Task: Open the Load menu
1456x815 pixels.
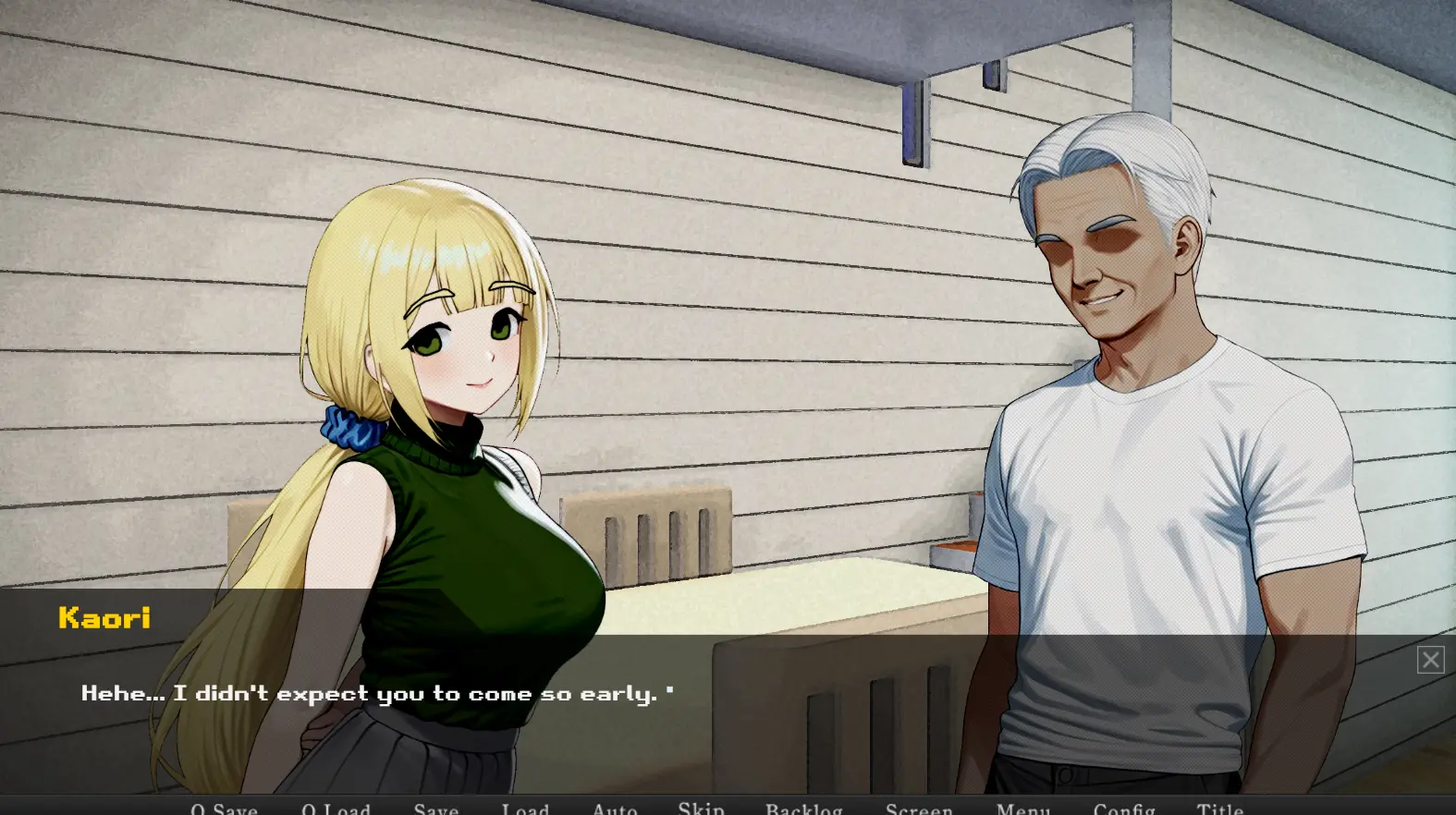Action: 525,809
